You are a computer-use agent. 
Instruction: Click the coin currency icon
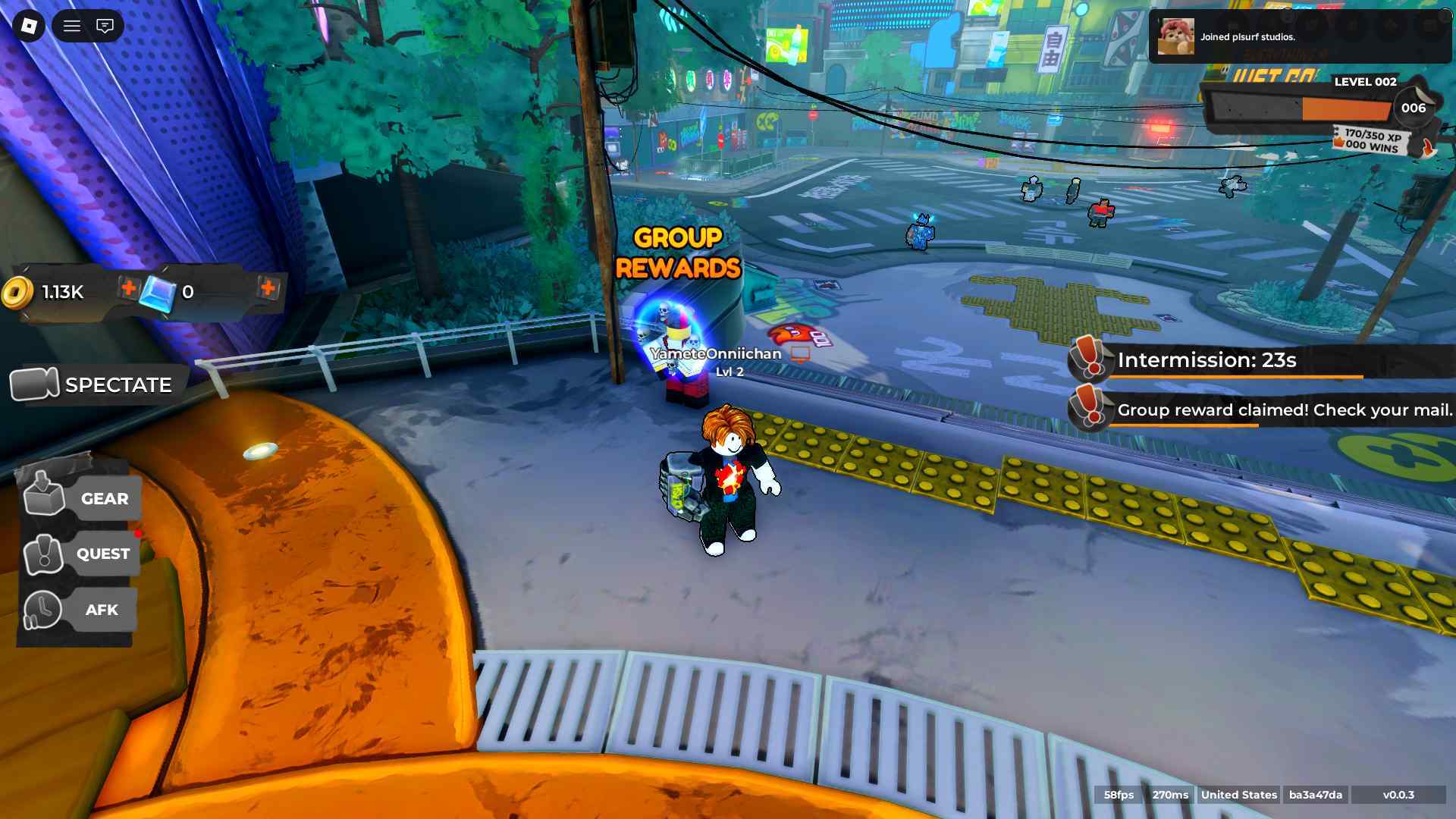tap(17, 291)
